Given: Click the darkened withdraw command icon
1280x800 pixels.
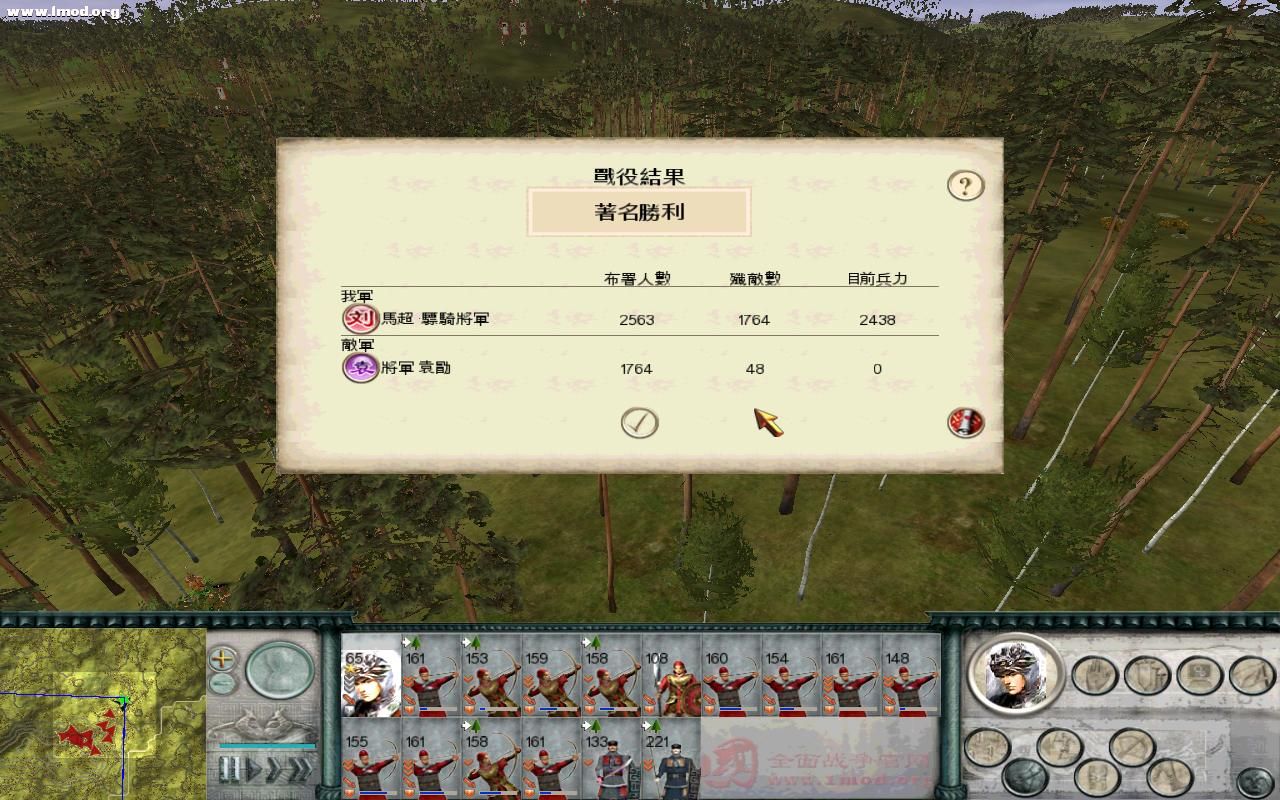Looking at the screenshot, I should pos(1024,775).
